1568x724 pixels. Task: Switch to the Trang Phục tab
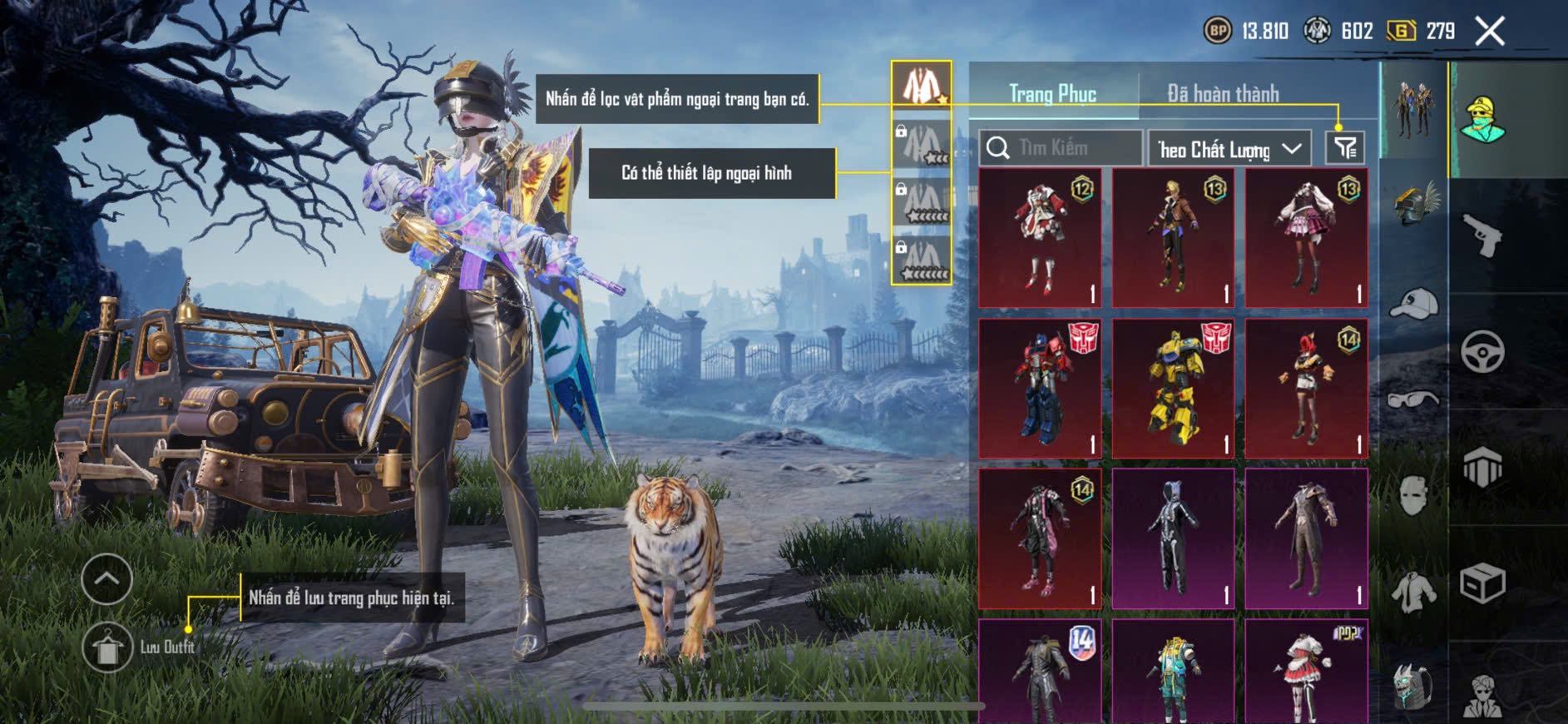click(x=1052, y=94)
